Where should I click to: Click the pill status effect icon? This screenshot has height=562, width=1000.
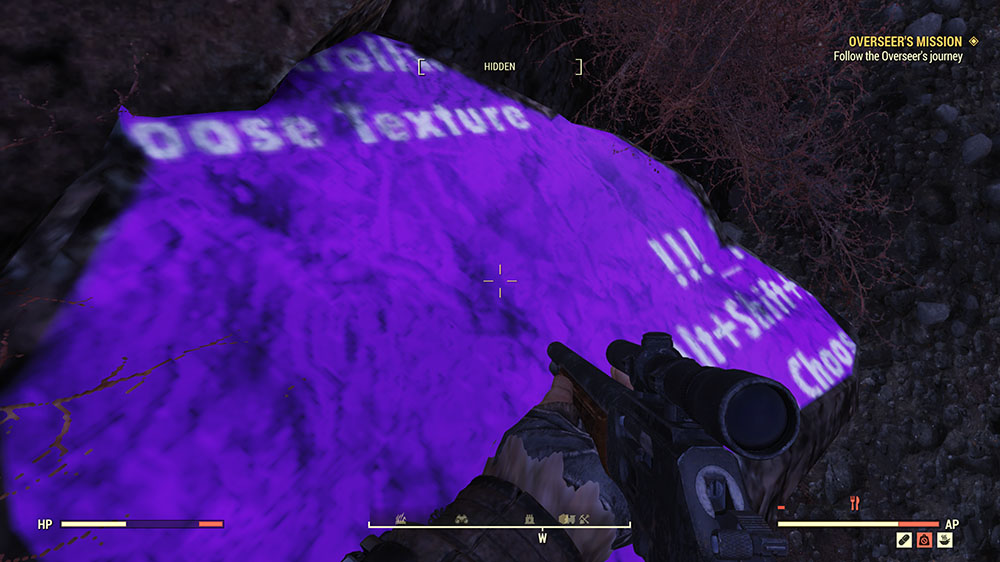point(904,541)
